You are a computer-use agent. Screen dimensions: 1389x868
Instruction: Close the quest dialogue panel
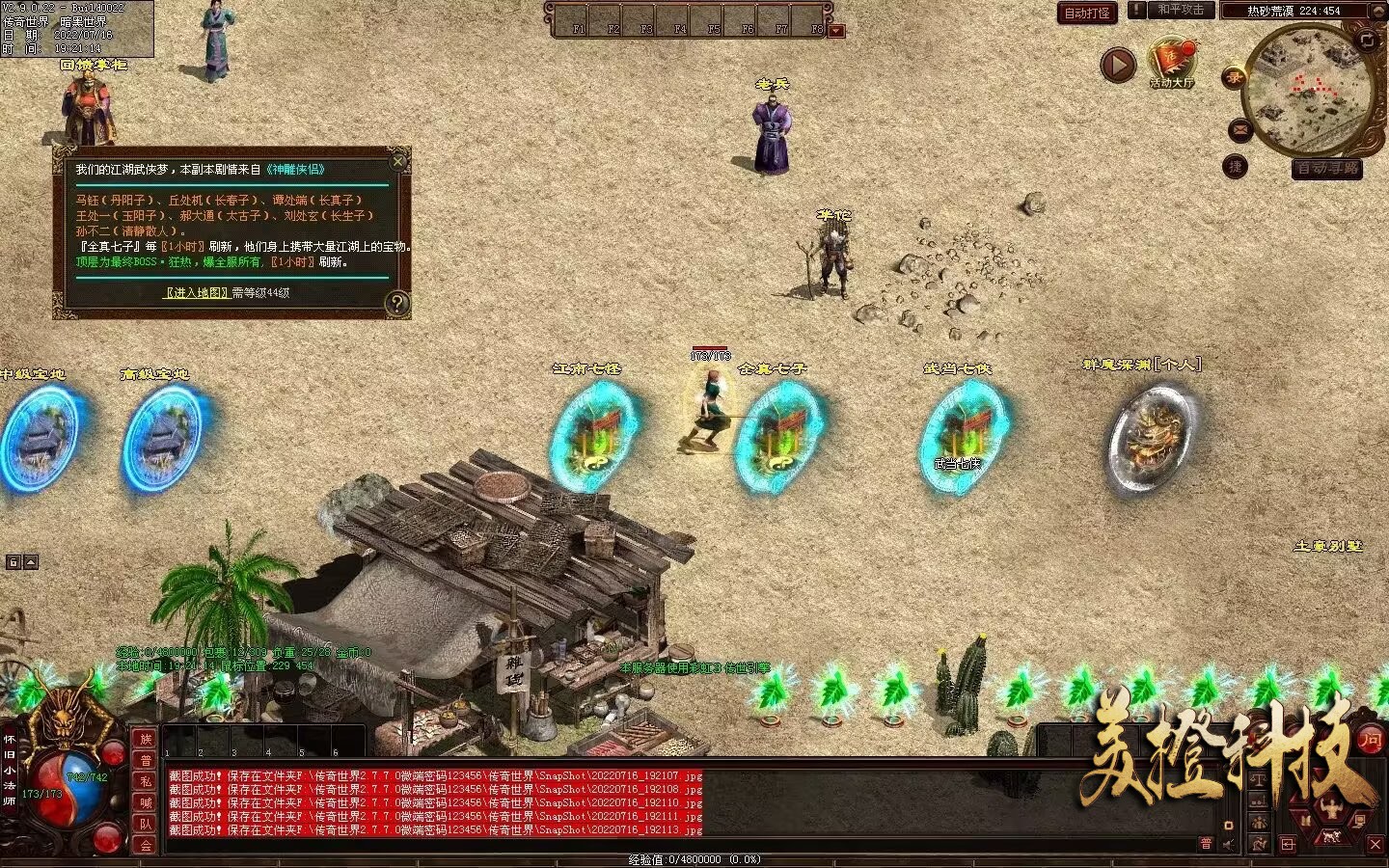(x=398, y=161)
